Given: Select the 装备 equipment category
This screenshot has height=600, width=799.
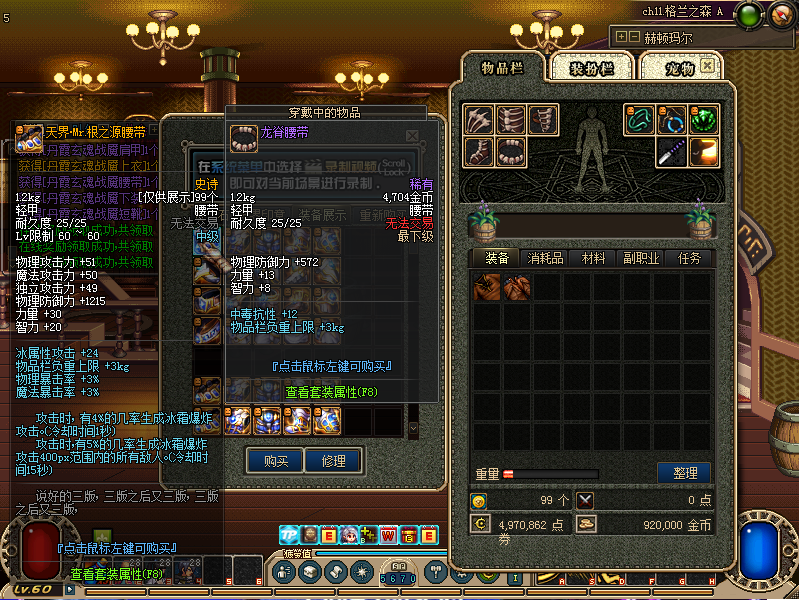Looking at the screenshot, I should 497,258.
